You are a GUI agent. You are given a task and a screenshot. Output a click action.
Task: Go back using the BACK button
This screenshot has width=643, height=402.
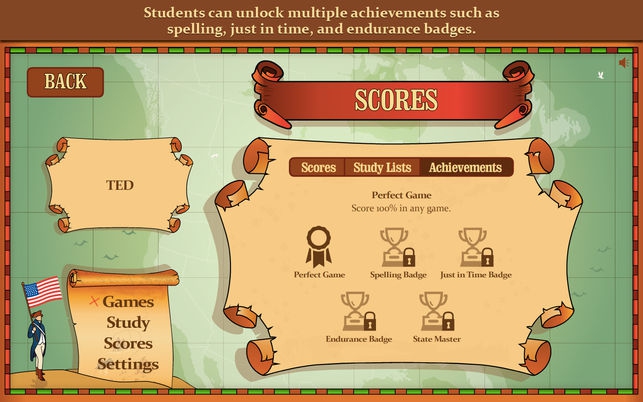pos(65,82)
